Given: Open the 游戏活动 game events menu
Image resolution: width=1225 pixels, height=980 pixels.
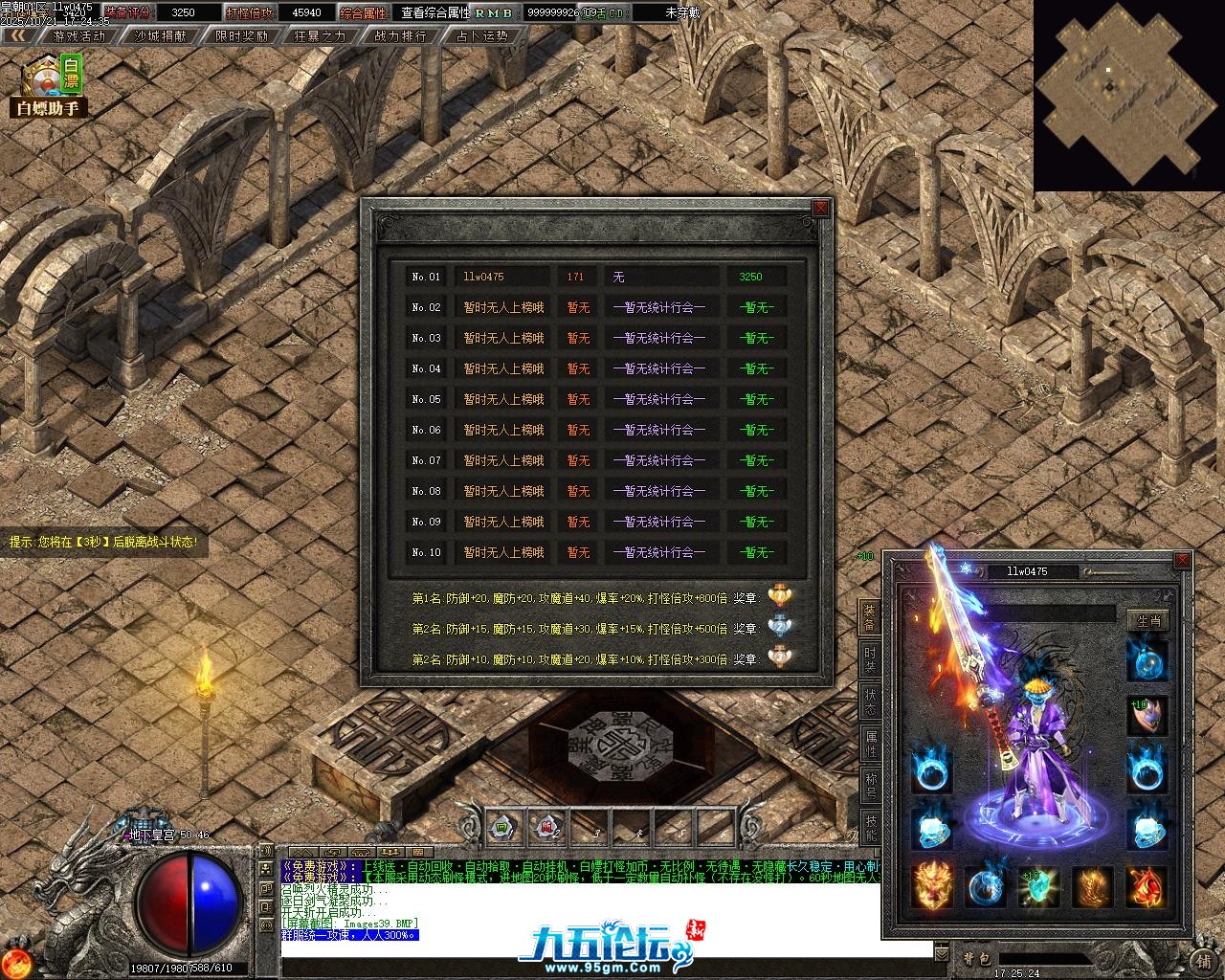Looking at the screenshot, I should tap(78, 35).
